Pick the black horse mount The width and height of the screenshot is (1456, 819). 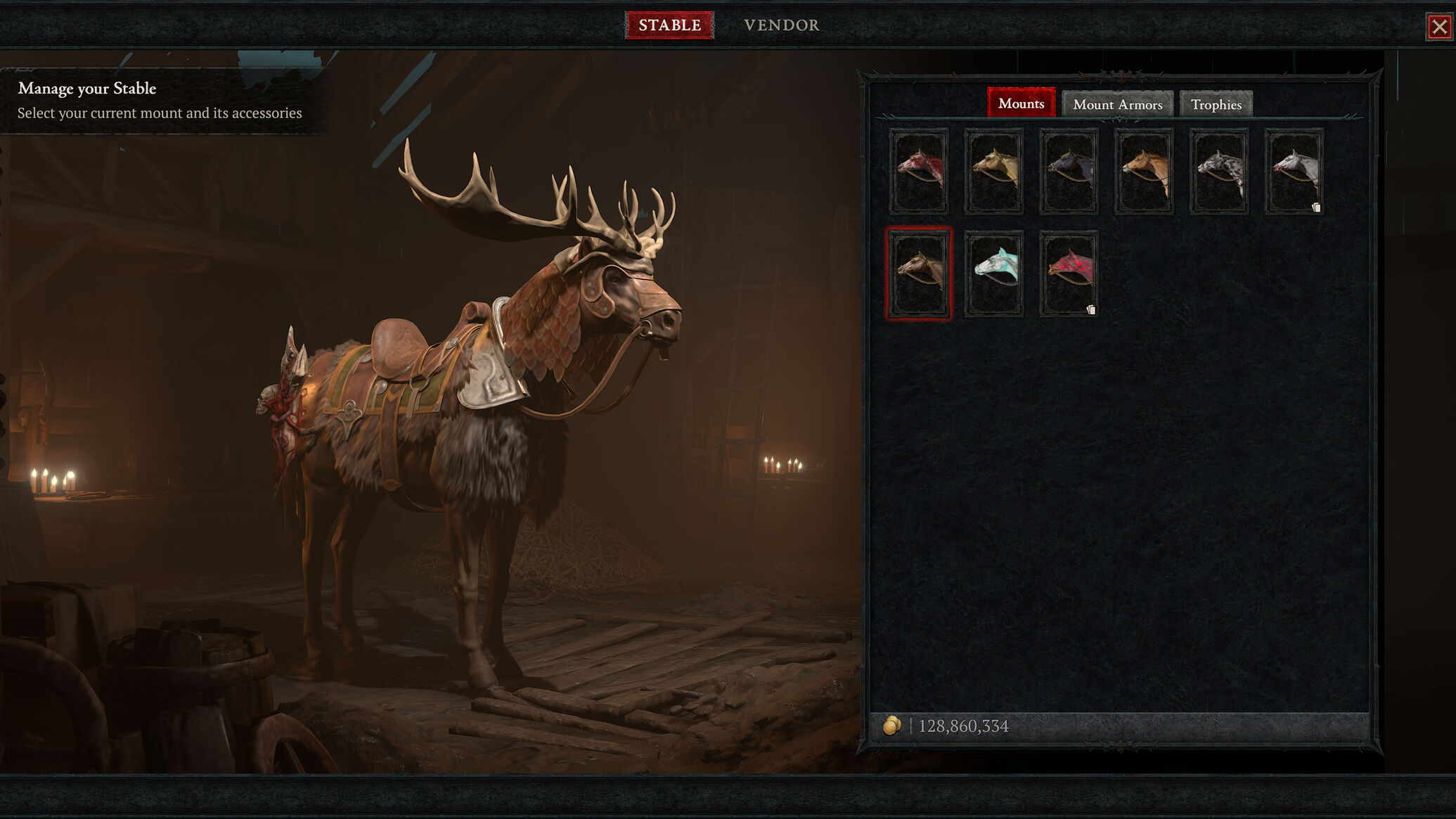click(x=1069, y=172)
